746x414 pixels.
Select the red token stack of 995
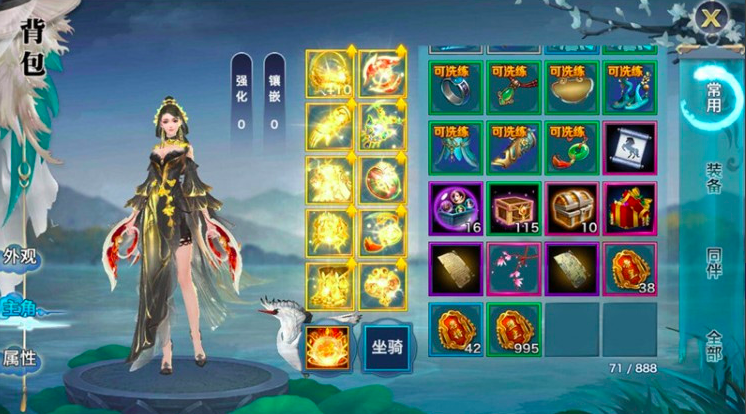click(x=514, y=328)
